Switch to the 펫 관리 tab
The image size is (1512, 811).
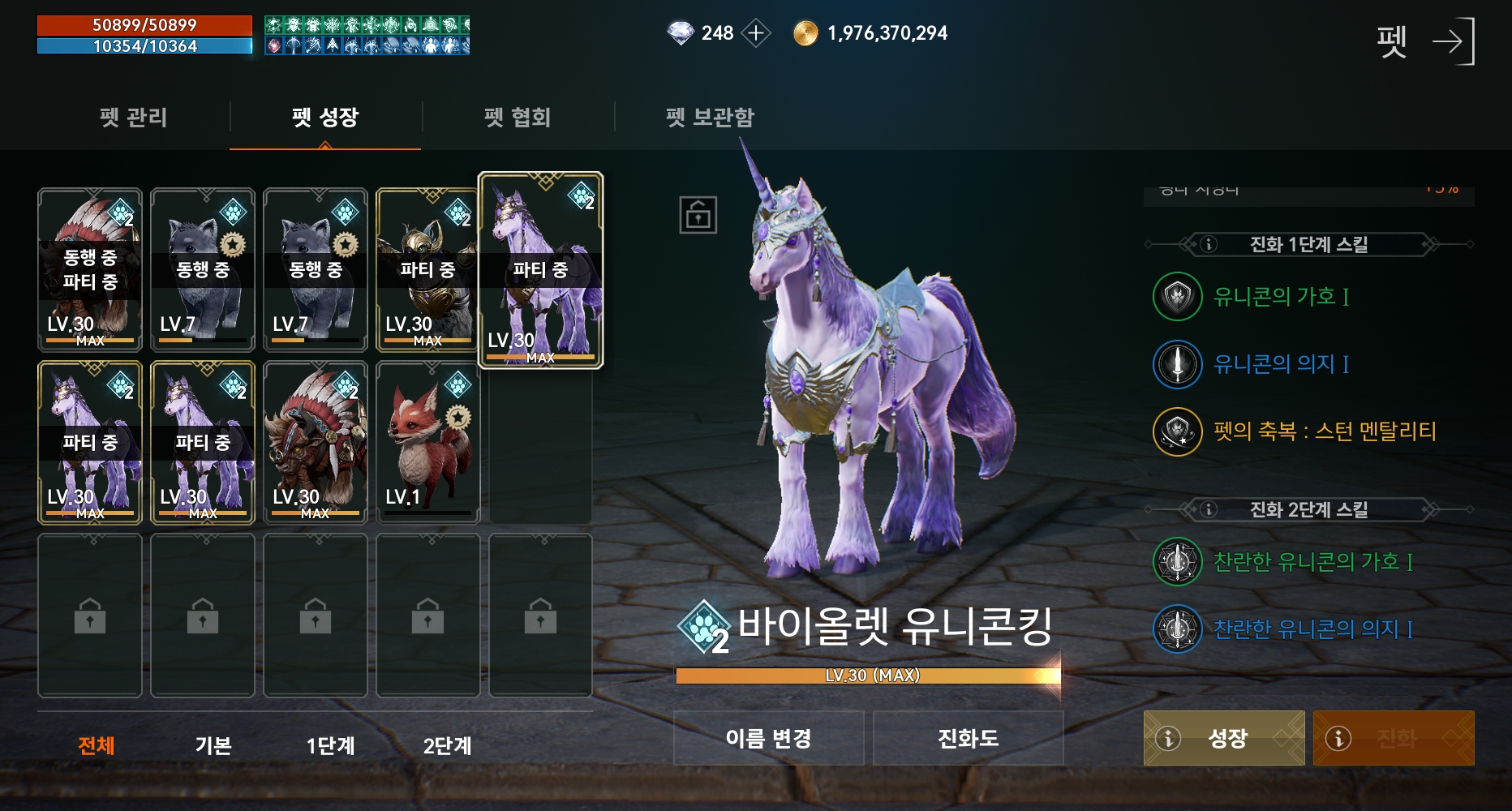coord(132,118)
